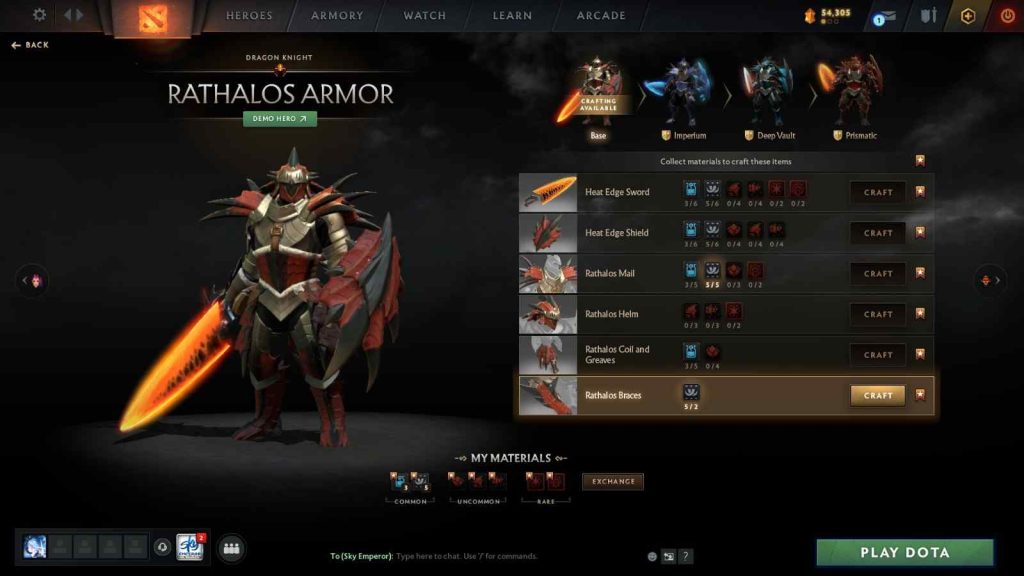Go to the Armory section
1024x576 pixels.
tap(336, 16)
